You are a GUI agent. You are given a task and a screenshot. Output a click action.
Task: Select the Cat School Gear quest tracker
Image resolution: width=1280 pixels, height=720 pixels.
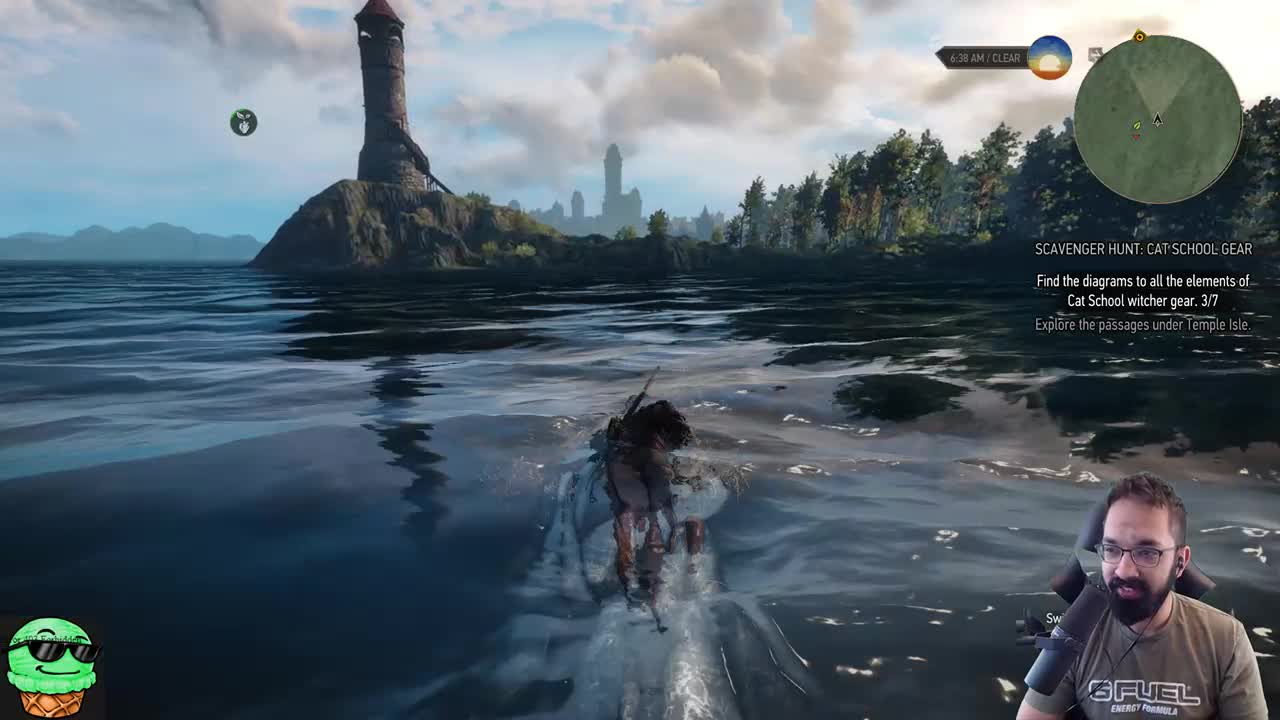[x=1143, y=249]
